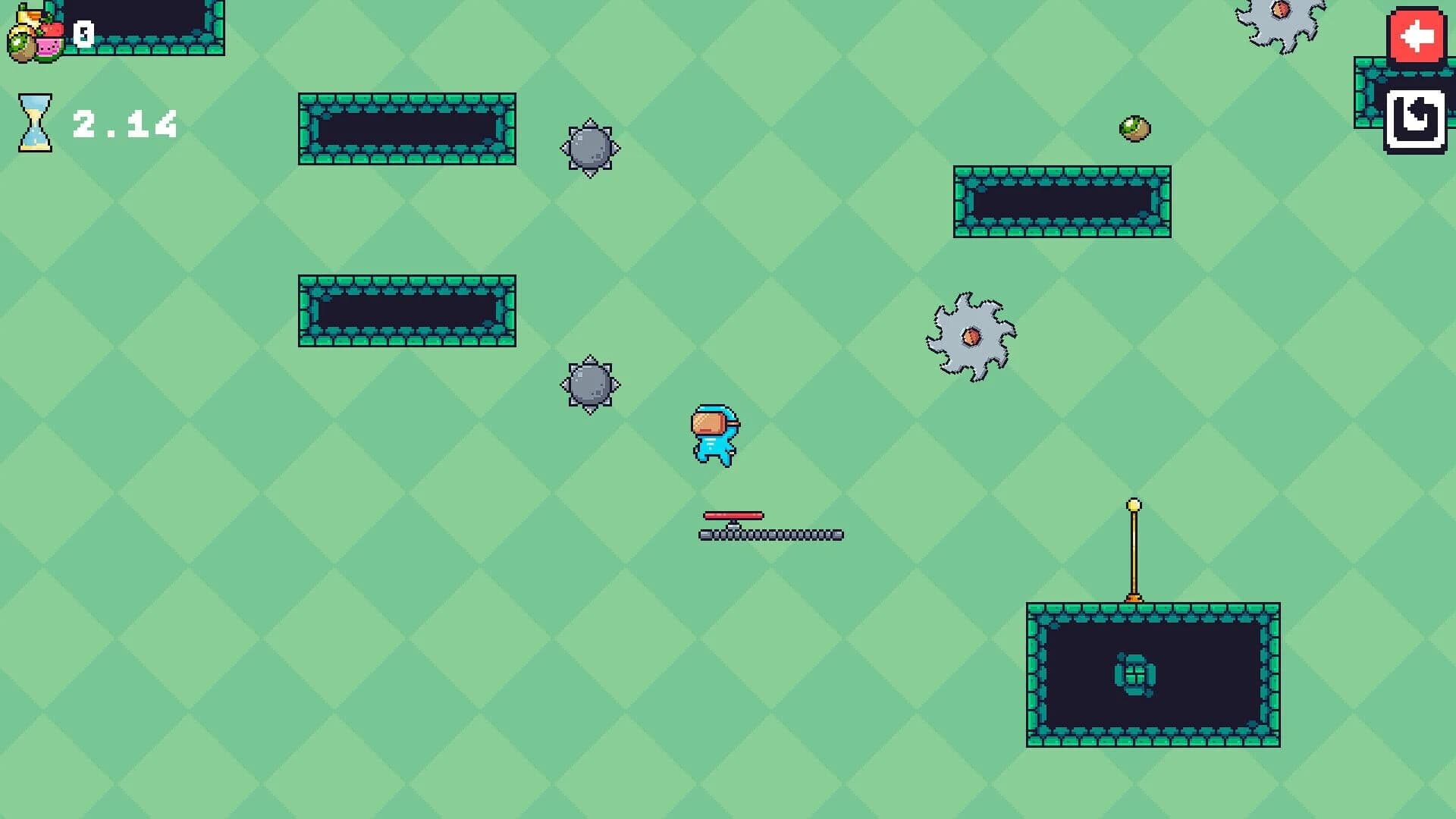Click the long platform on the middle left
1456x819 pixels.
[x=406, y=311]
